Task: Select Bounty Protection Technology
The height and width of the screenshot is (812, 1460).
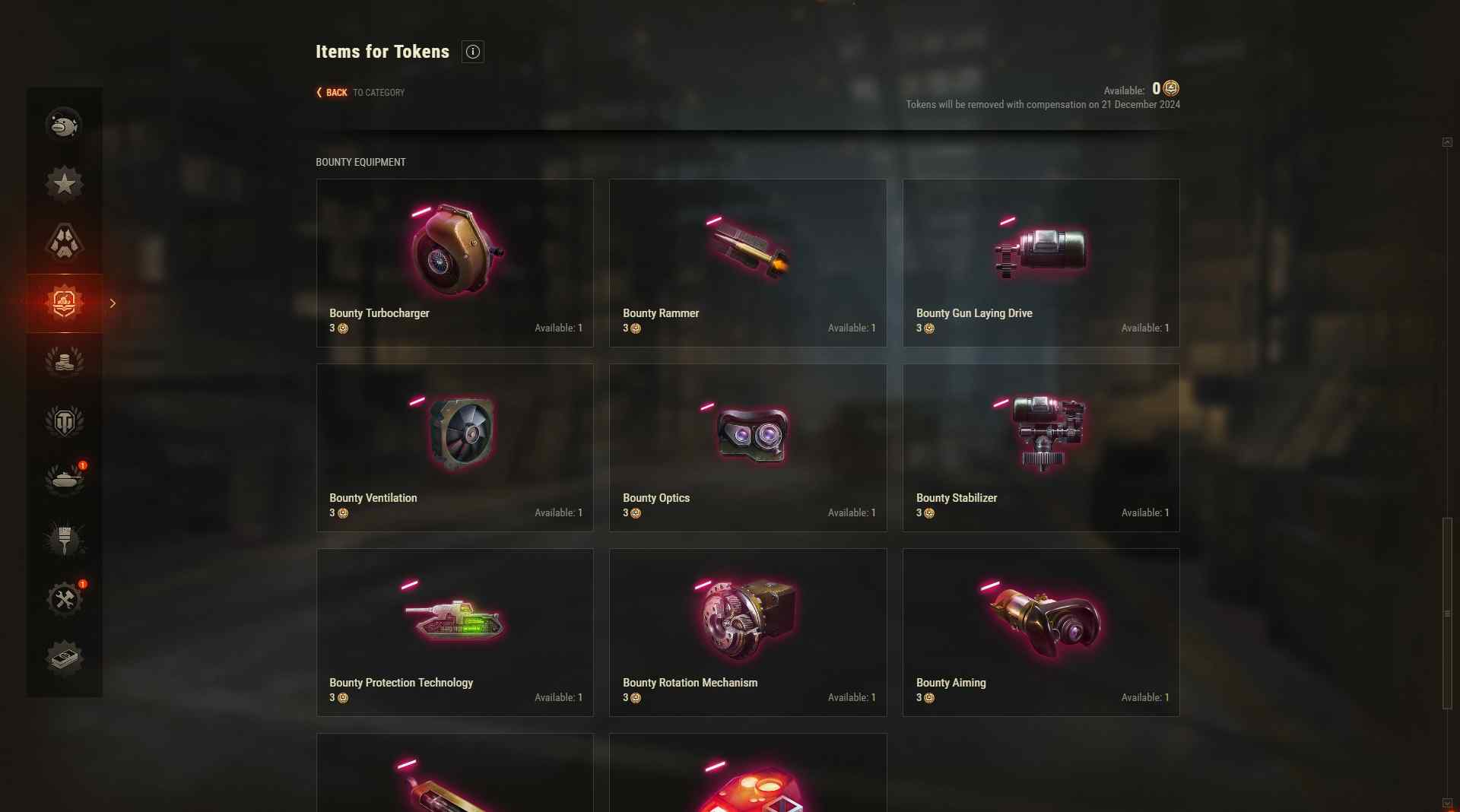Action: (455, 632)
